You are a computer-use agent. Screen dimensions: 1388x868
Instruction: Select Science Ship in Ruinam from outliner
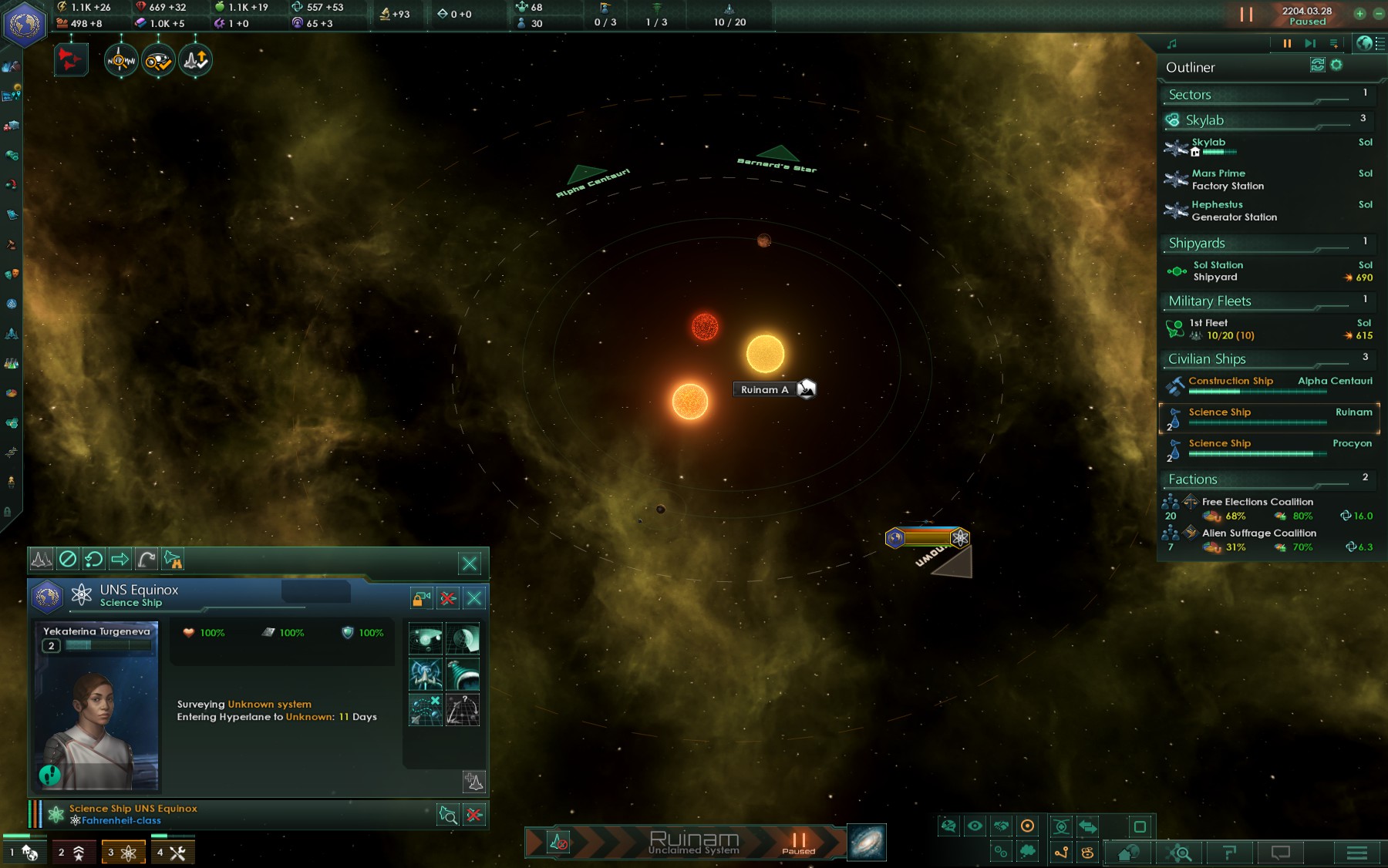(1270, 417)
